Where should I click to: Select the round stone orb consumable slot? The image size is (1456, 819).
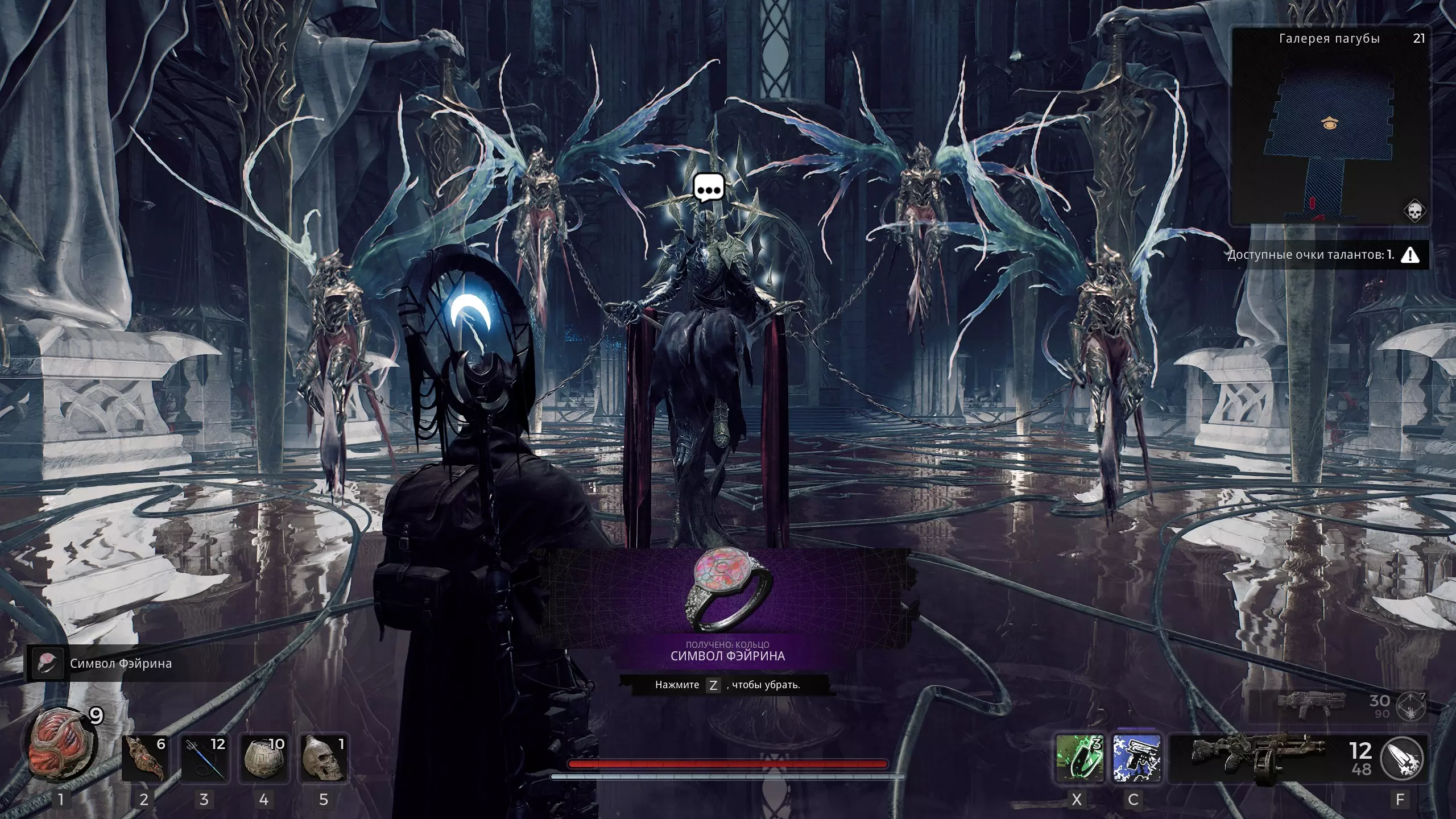coord(264,759)
